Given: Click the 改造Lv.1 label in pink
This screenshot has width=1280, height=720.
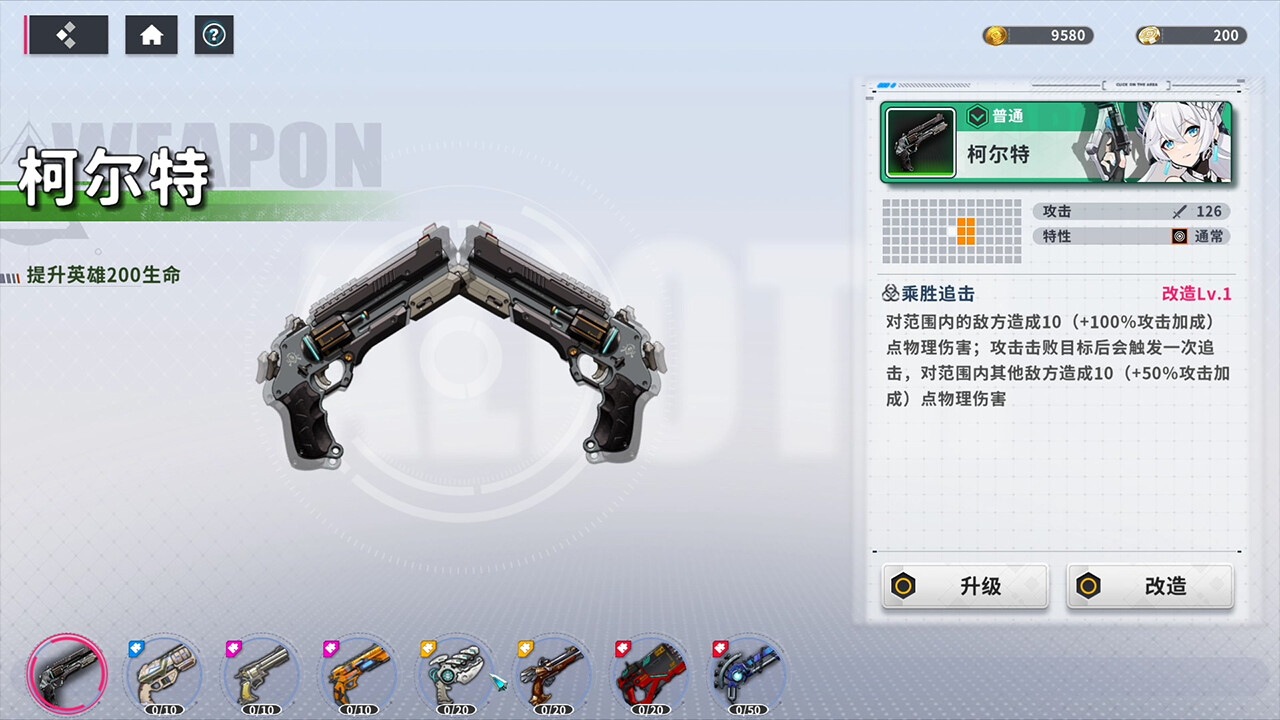Looking at the screenshot, I should click(1197, 293).
